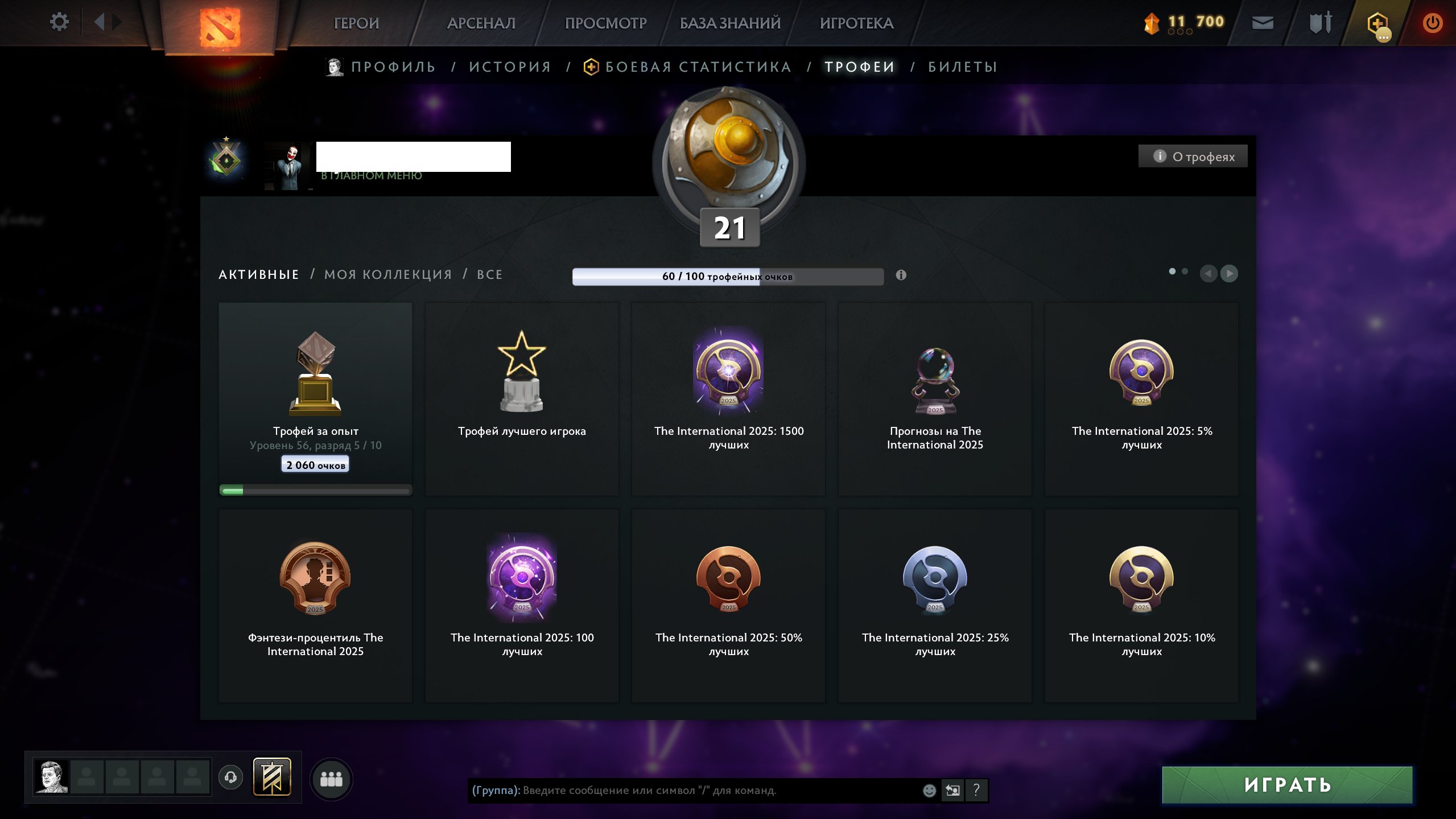Open the mail envelope icon
This screenshot has height=819, width=1456.
(1263, 23)
